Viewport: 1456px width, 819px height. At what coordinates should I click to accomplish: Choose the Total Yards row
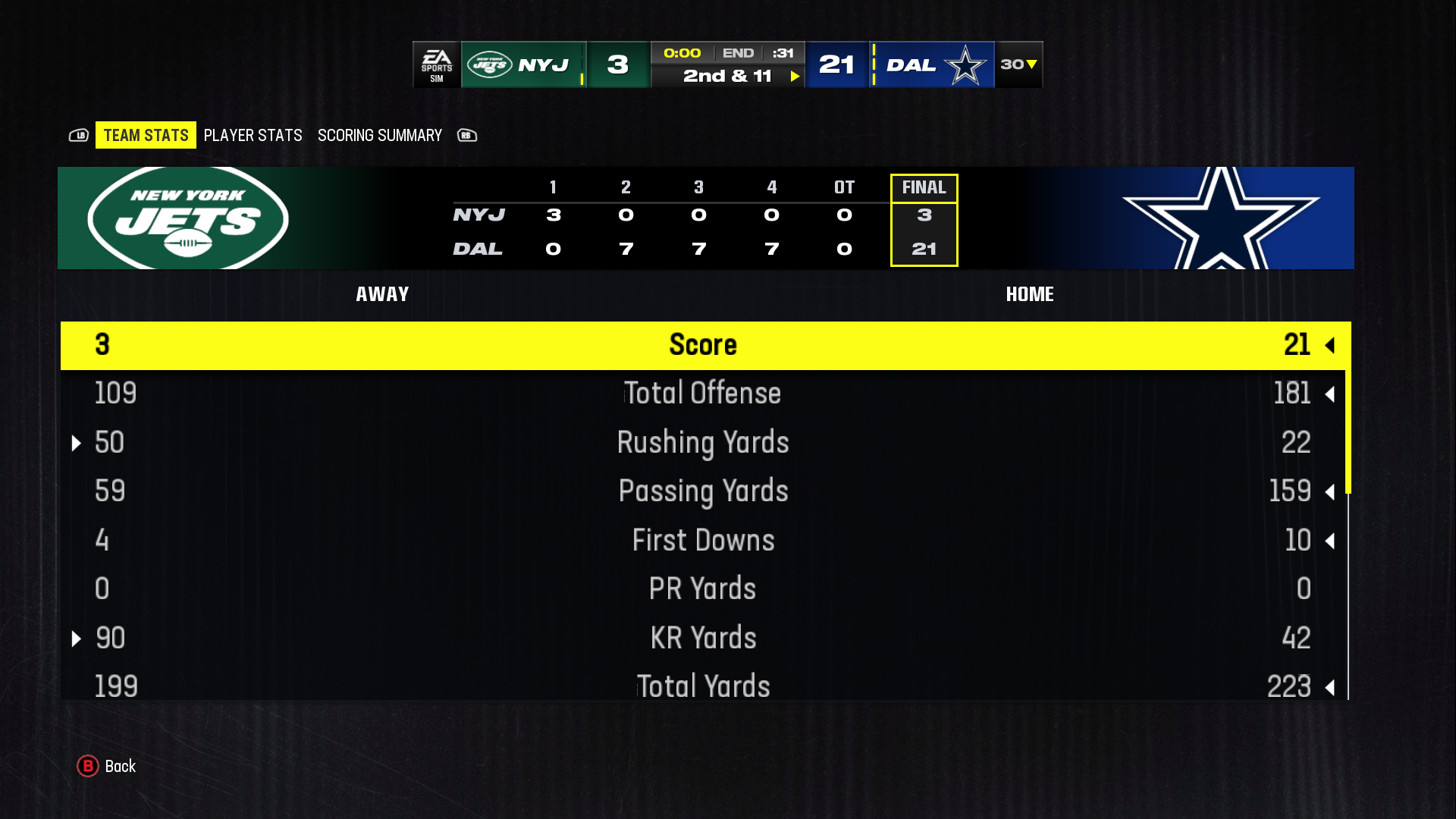(703, 686)
